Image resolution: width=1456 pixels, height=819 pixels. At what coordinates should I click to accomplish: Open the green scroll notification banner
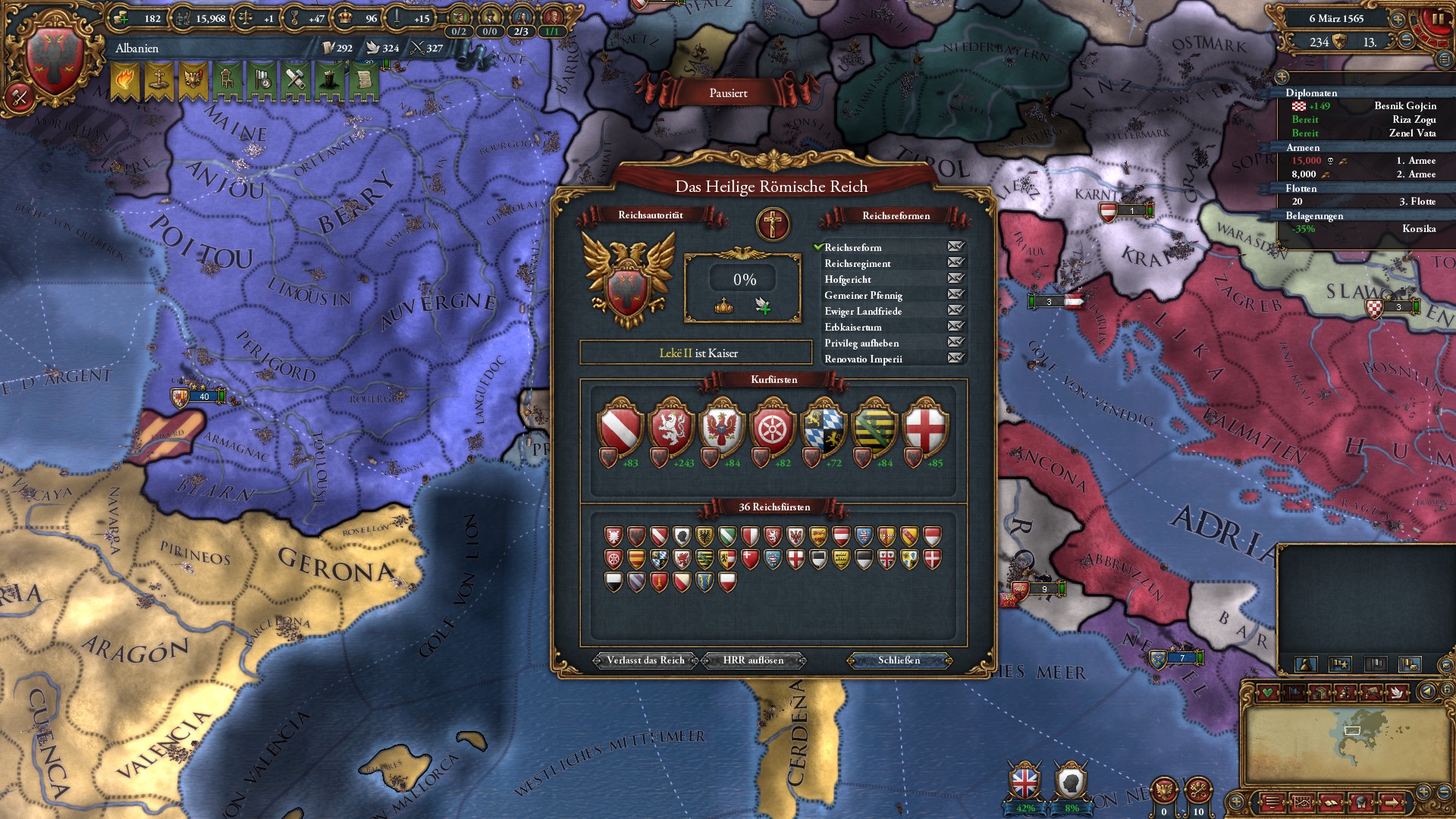coord(363,80)
